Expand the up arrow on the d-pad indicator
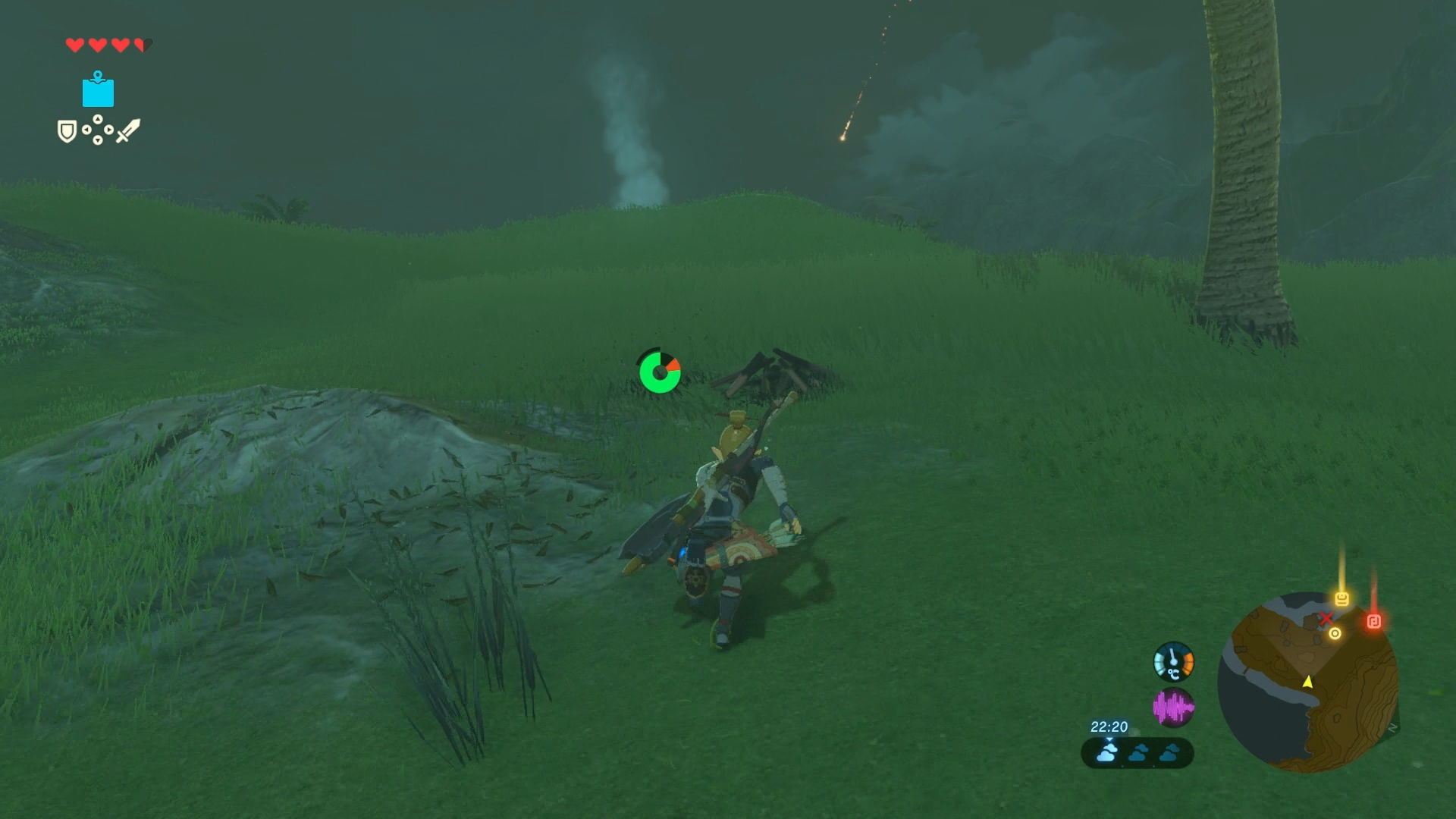 click(98, 119)
